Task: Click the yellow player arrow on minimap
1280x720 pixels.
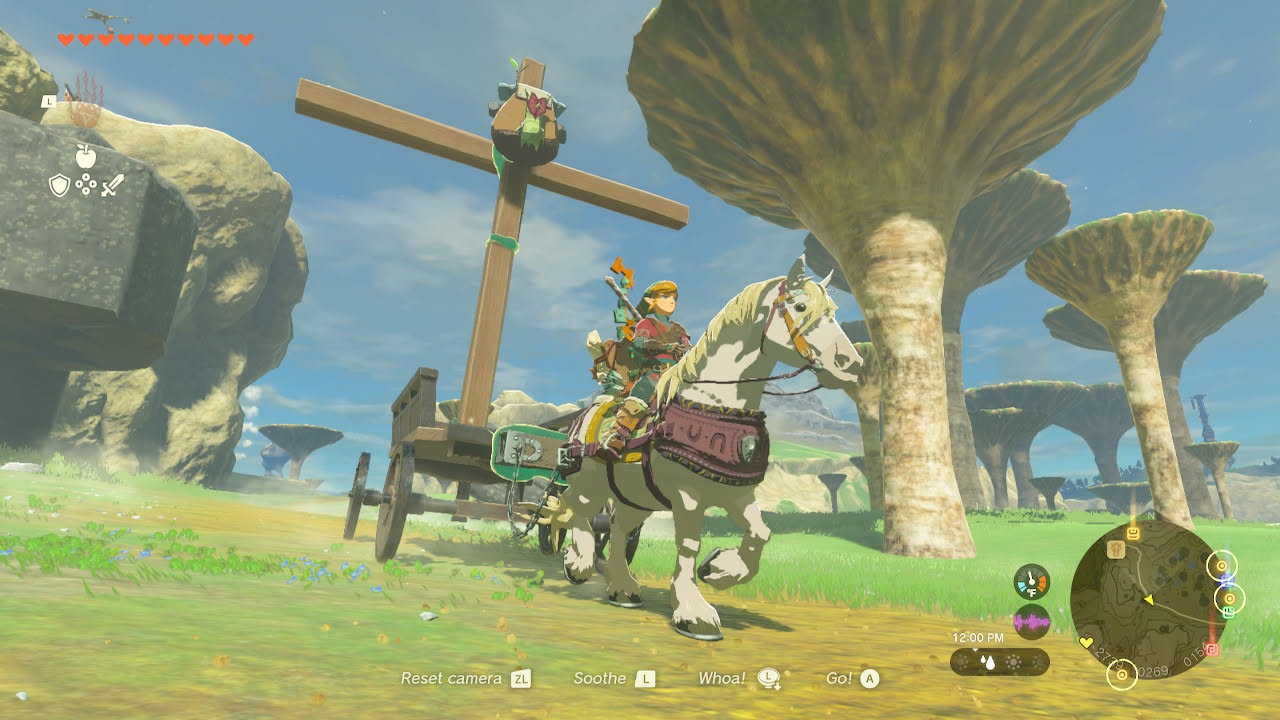Action: [x=1148, y=600]
